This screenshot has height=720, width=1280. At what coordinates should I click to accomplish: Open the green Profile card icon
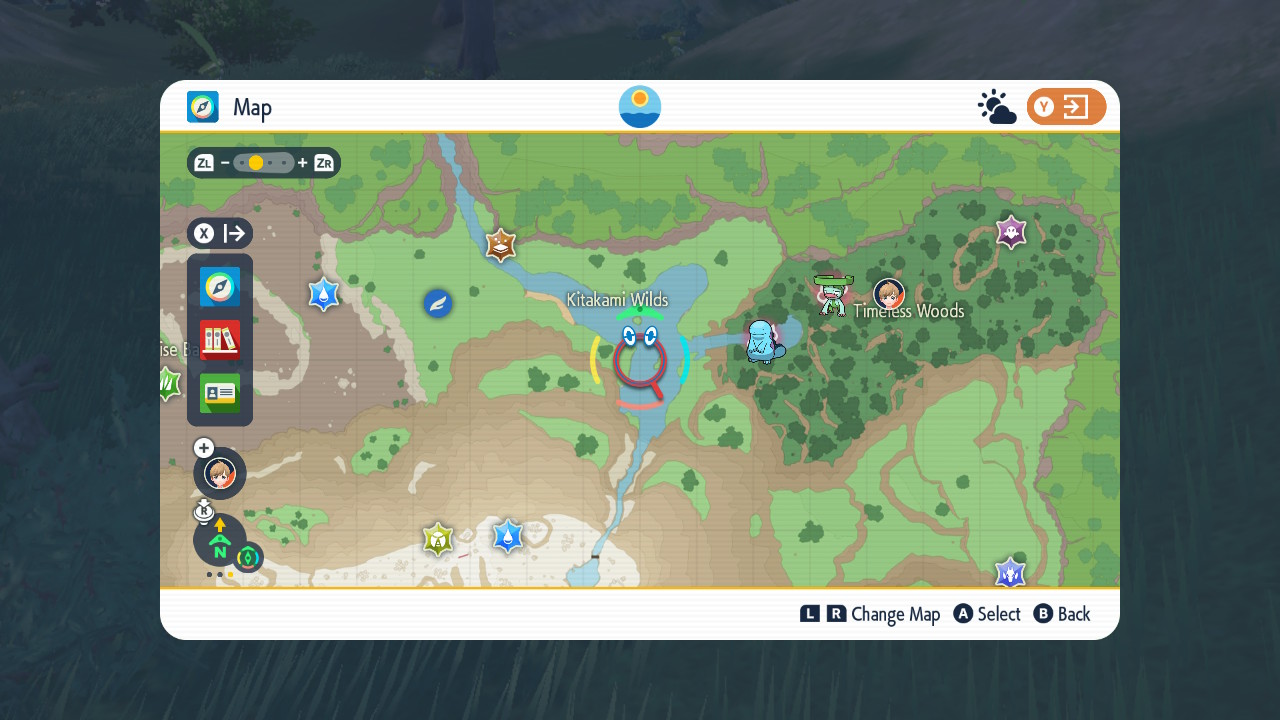(x=220, y=393)
